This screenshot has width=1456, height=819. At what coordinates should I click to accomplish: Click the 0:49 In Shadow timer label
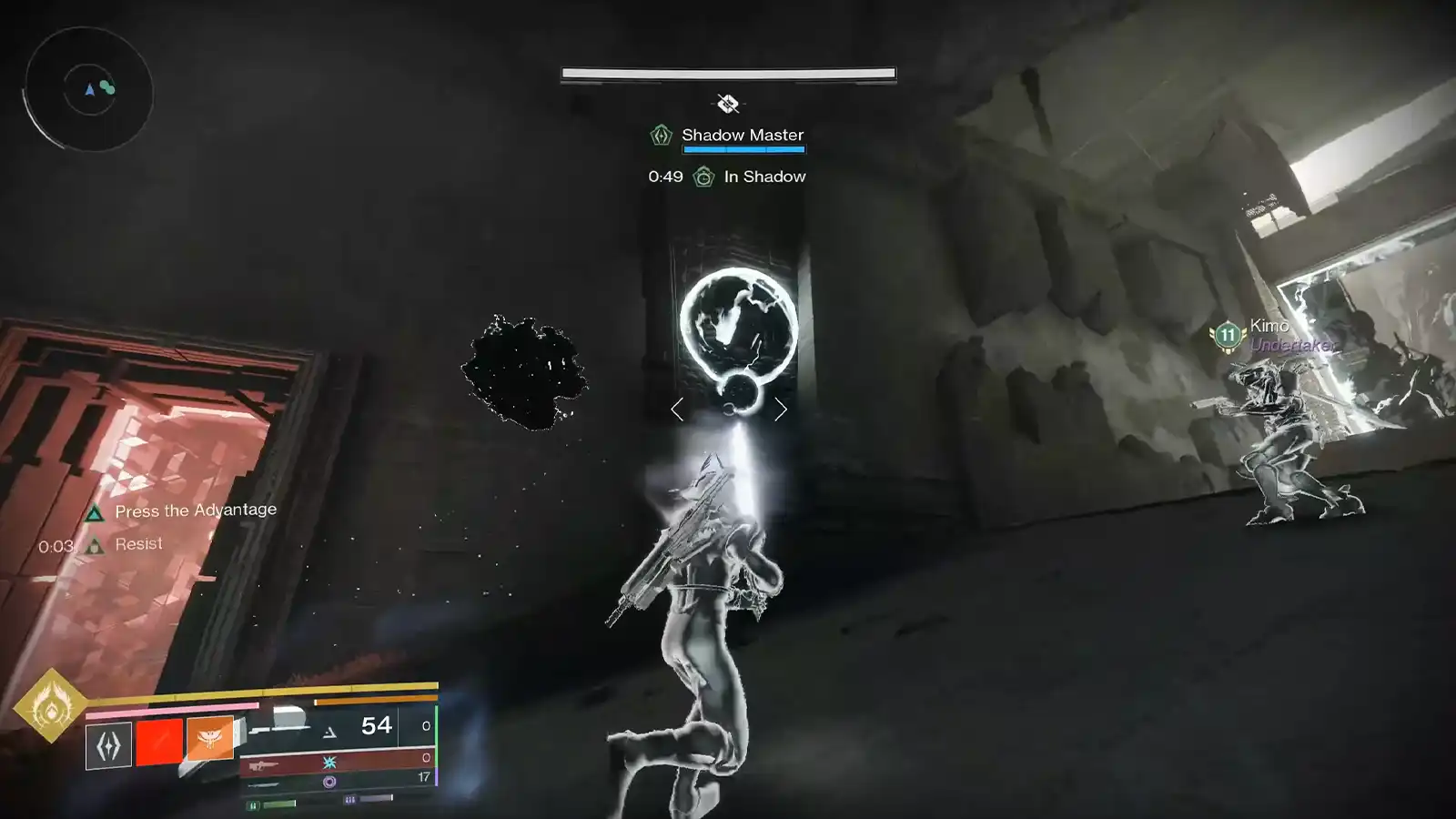[x=663, y=177]
